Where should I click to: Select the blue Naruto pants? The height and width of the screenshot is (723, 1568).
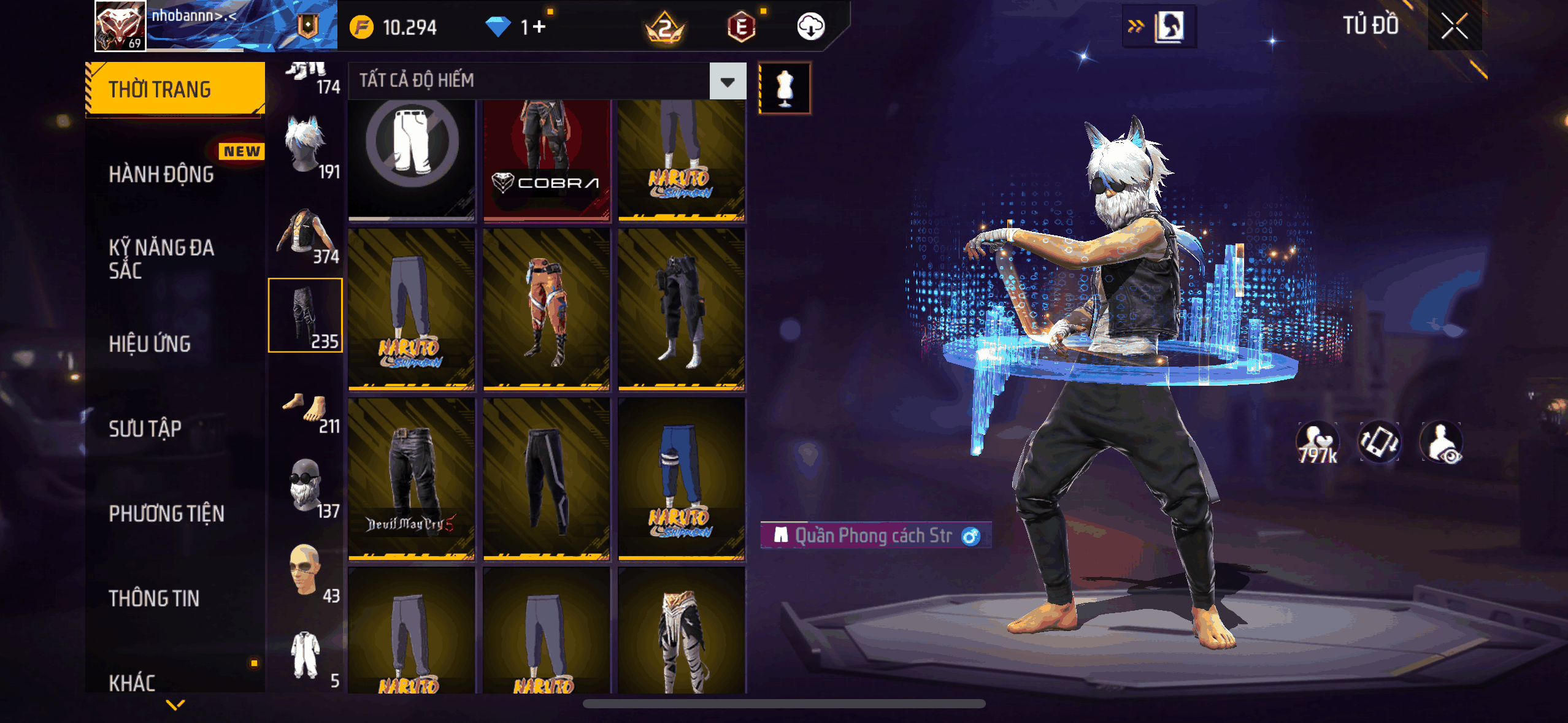coord(681,479)
